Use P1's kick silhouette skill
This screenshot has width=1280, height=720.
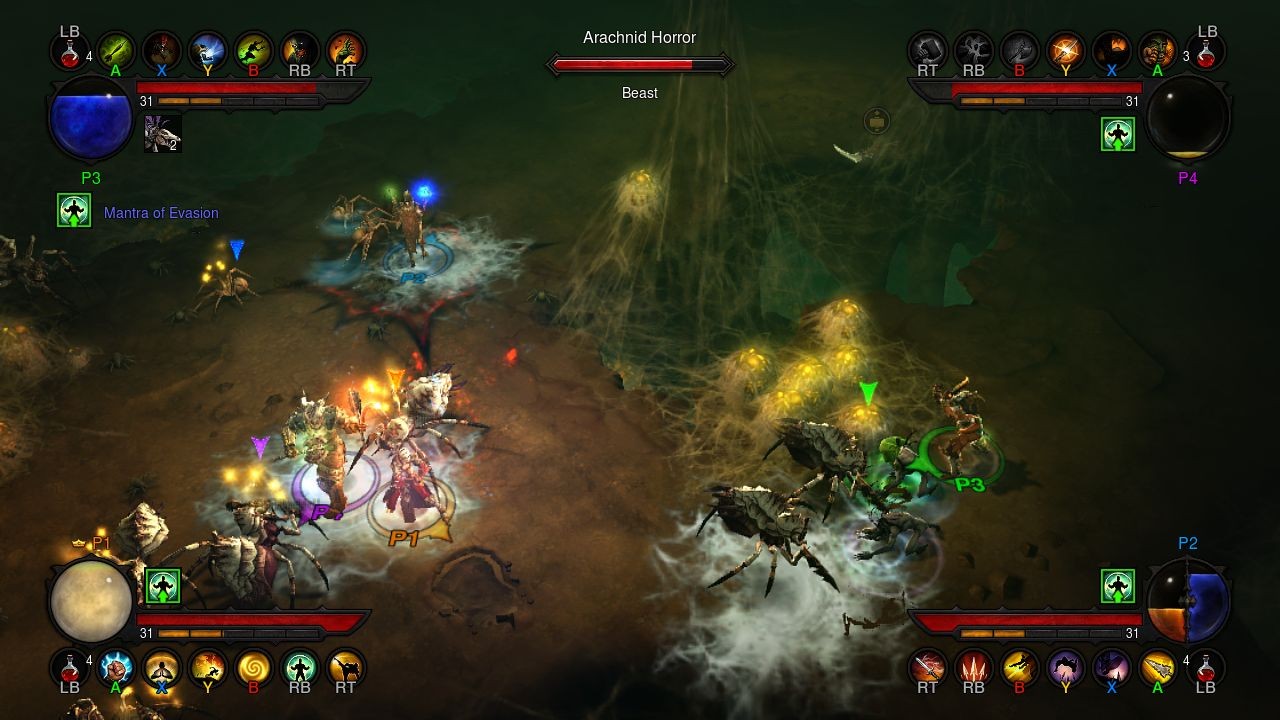[x=345, y=667]
